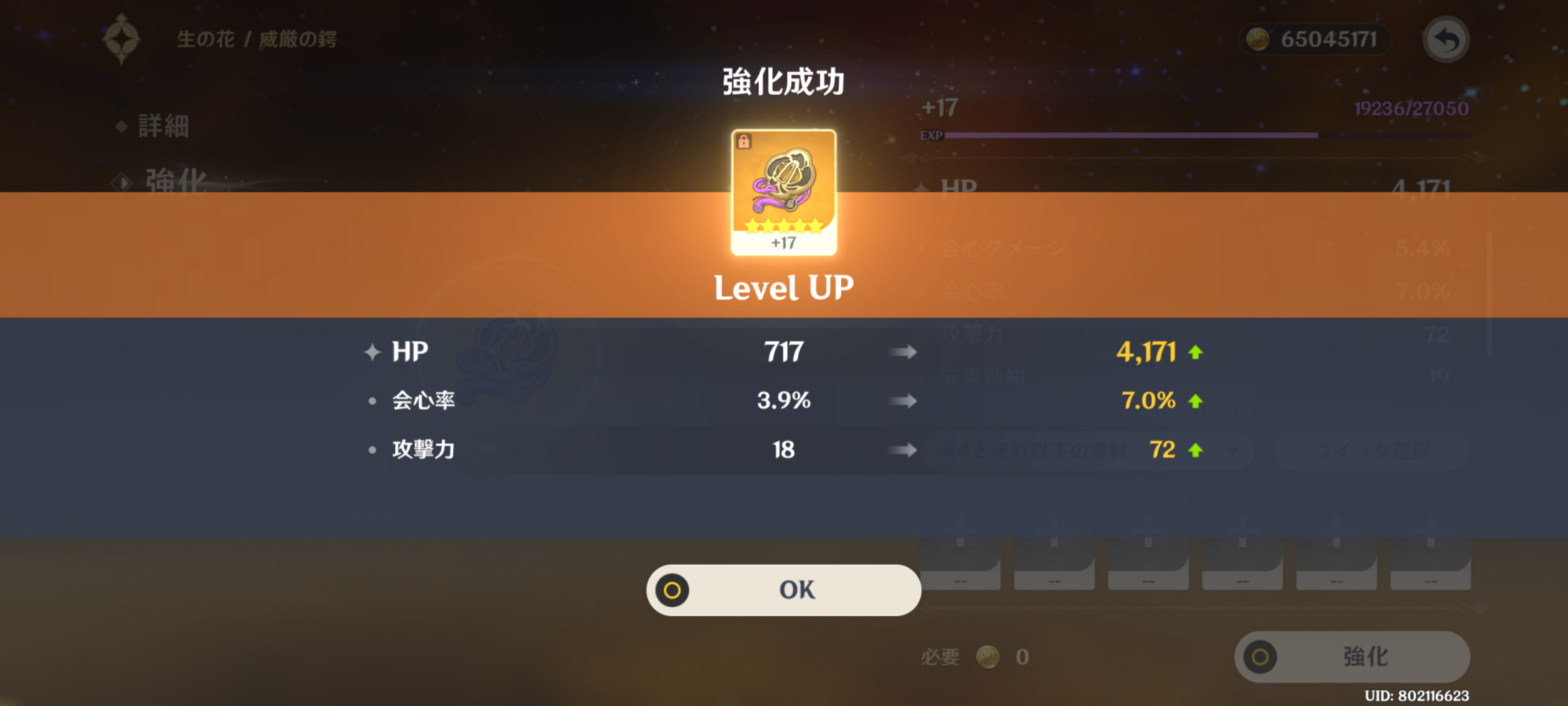Click the back arrow in top right corner

click(1444, 39)
